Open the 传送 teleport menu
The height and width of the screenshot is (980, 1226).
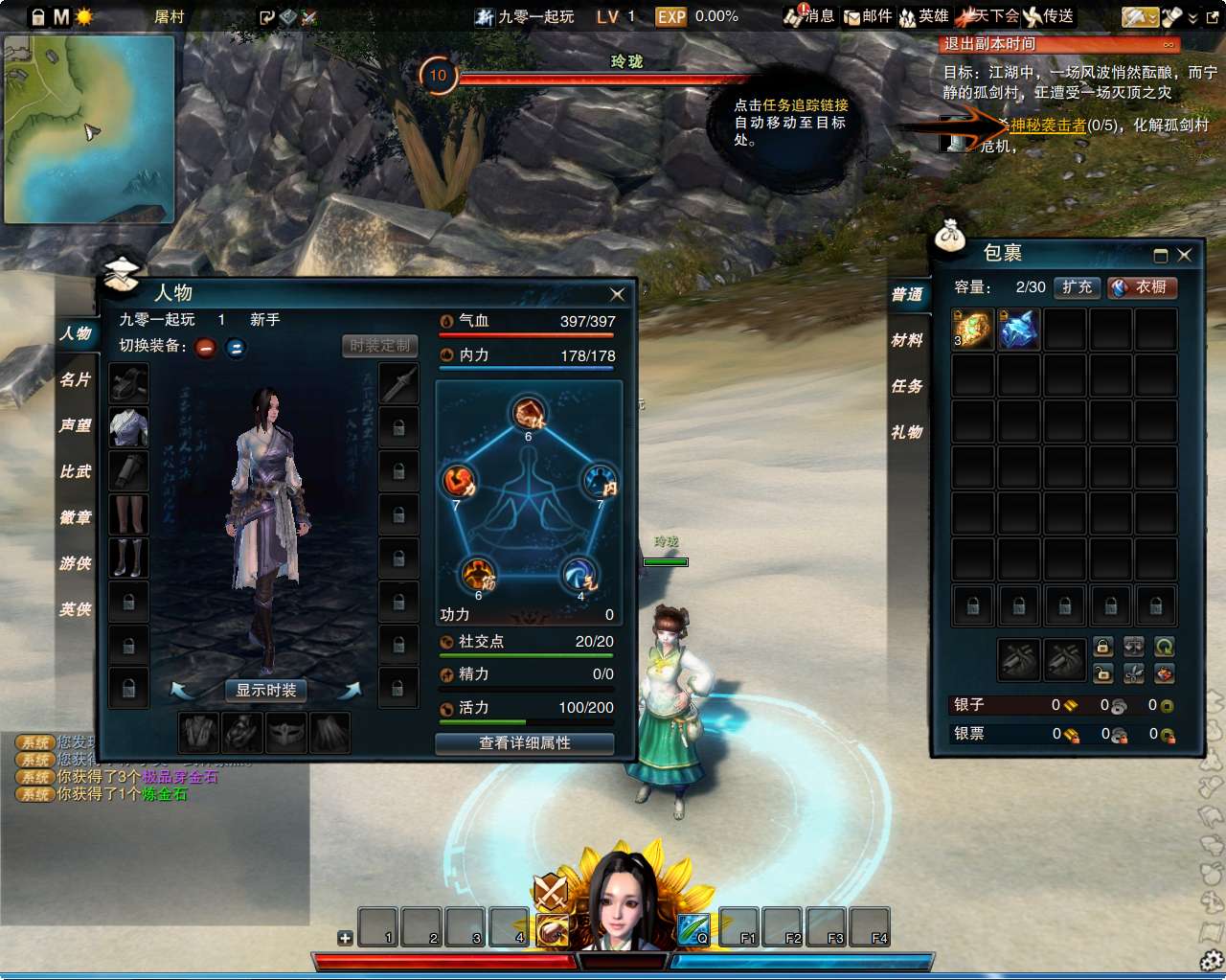[1049, 16]
